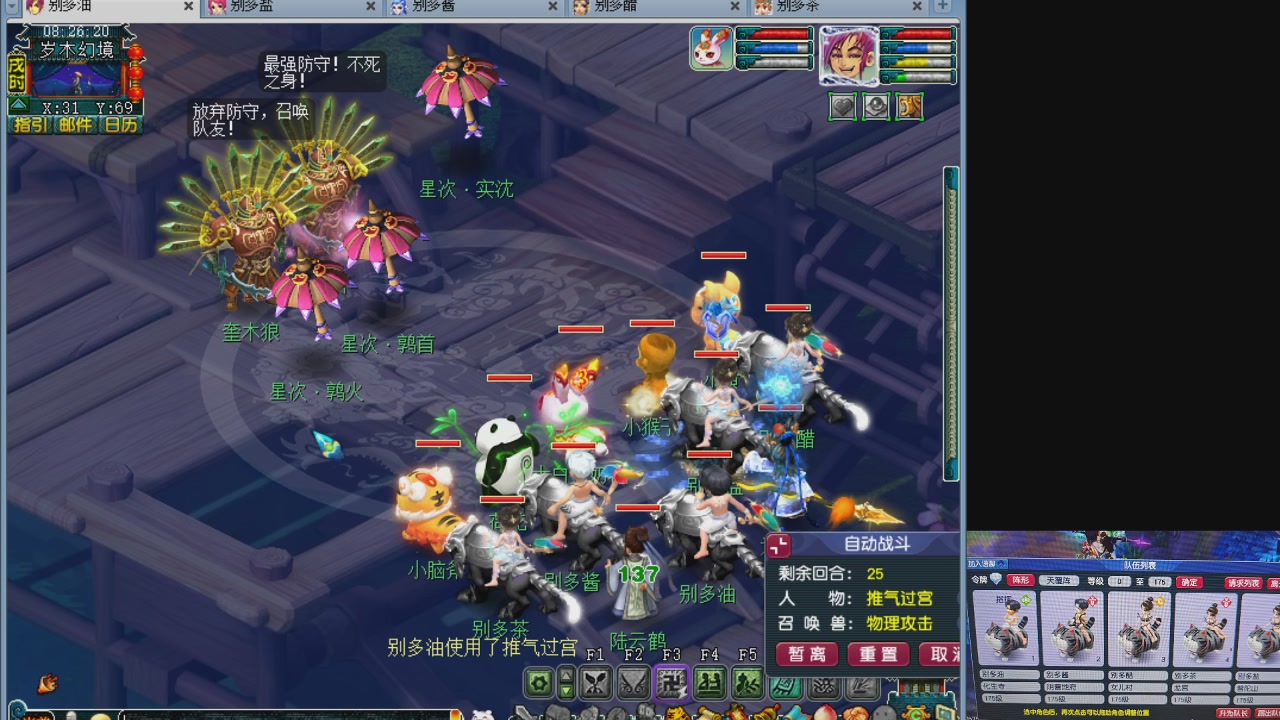
Task: Collapse the 加入语音 panel with its chevron
Action: (x=1001, y=564)
